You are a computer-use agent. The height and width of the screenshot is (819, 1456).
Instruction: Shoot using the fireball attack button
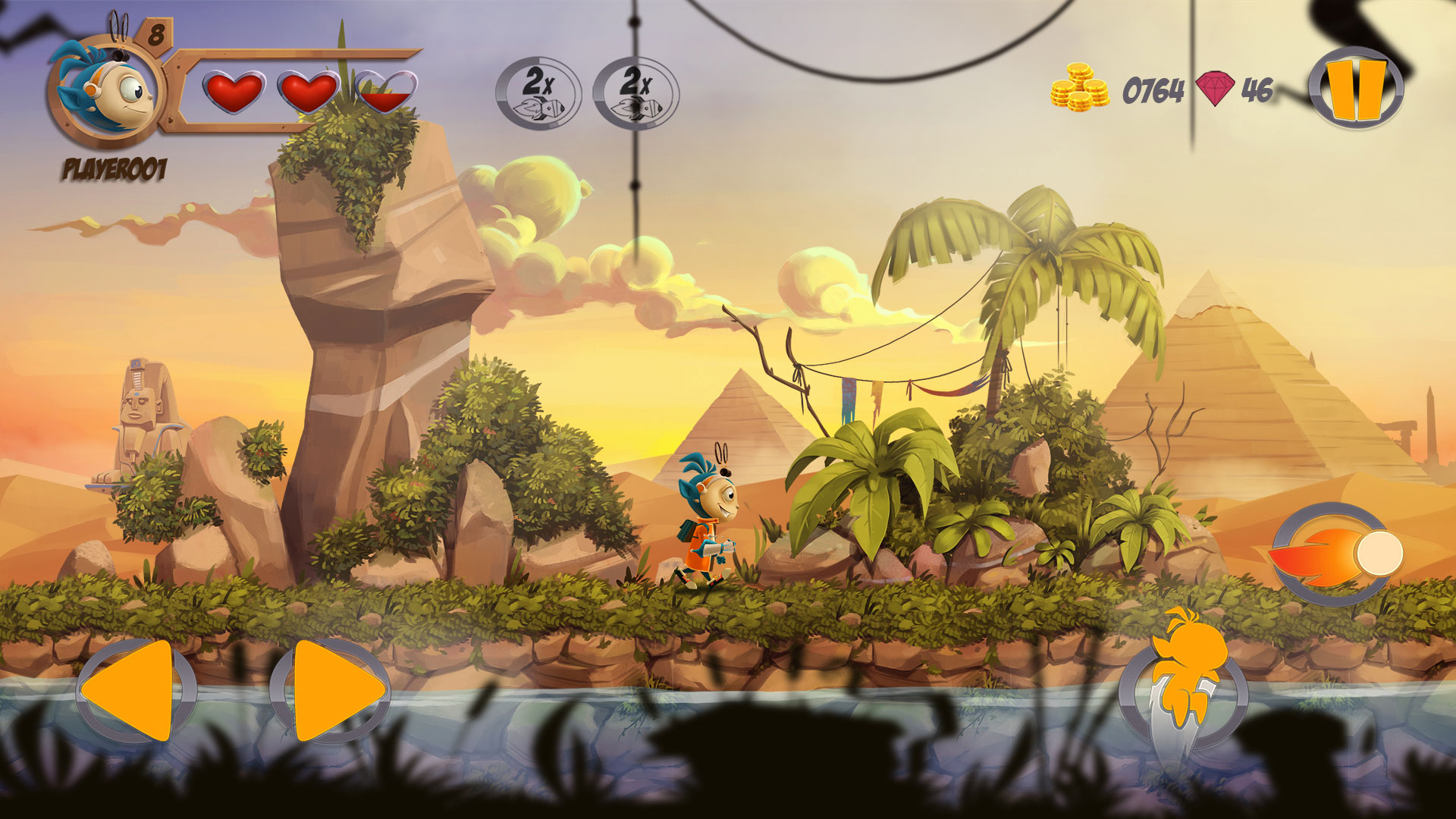point(1336,554)
